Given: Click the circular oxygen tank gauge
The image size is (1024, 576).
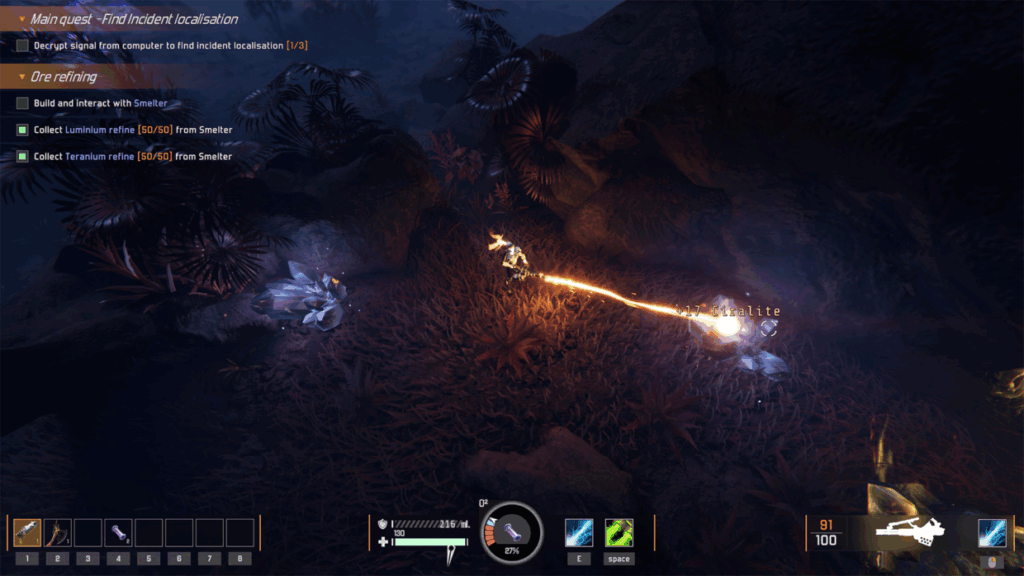Looking at the screenshot, I should coord(511,531).
